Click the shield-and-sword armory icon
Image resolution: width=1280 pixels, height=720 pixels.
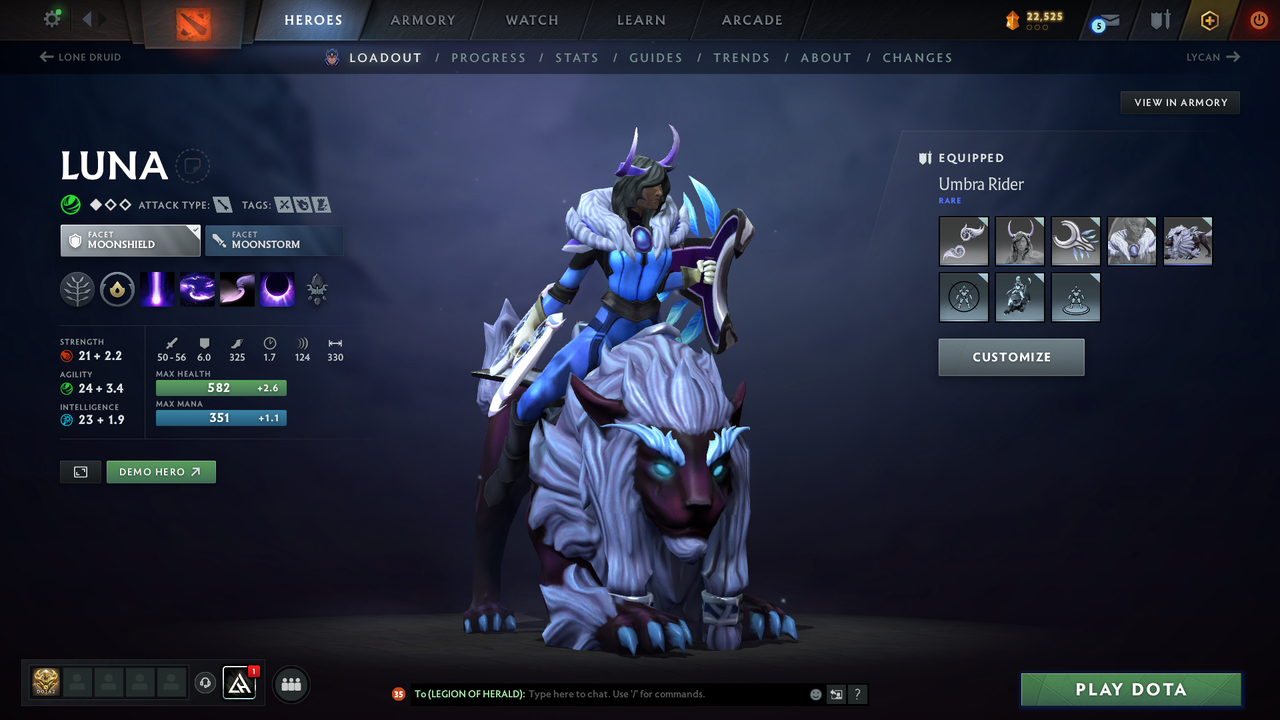1160,19
